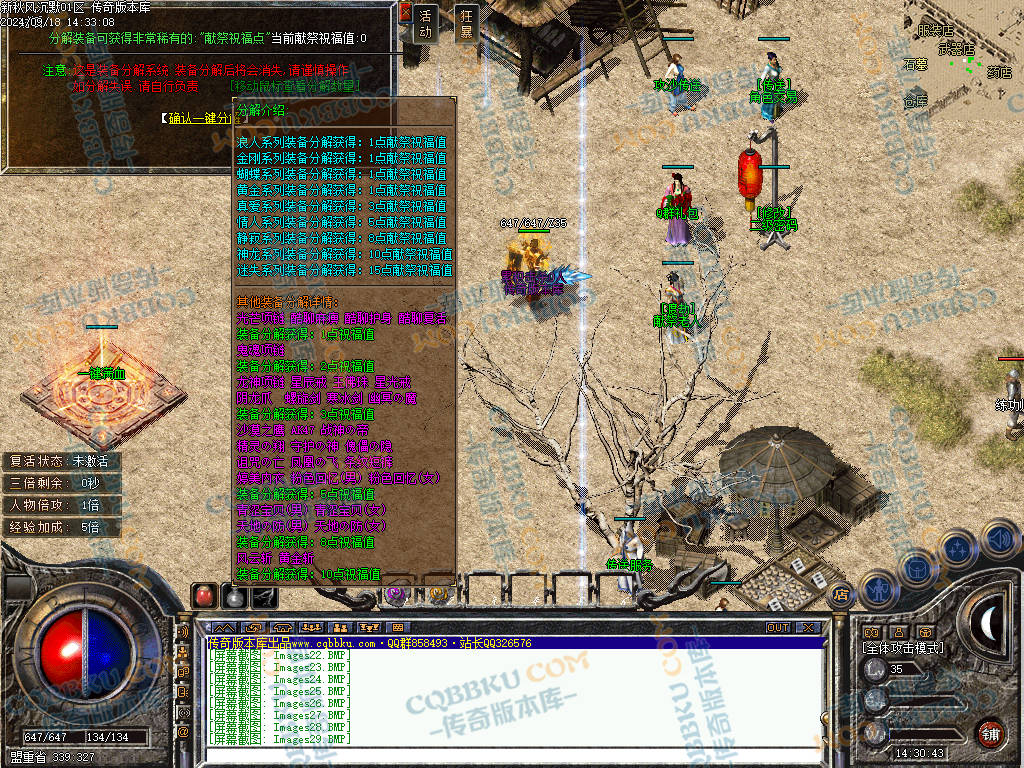
Task: Select the white flask belt slot
Action: [x=234, y=597]
